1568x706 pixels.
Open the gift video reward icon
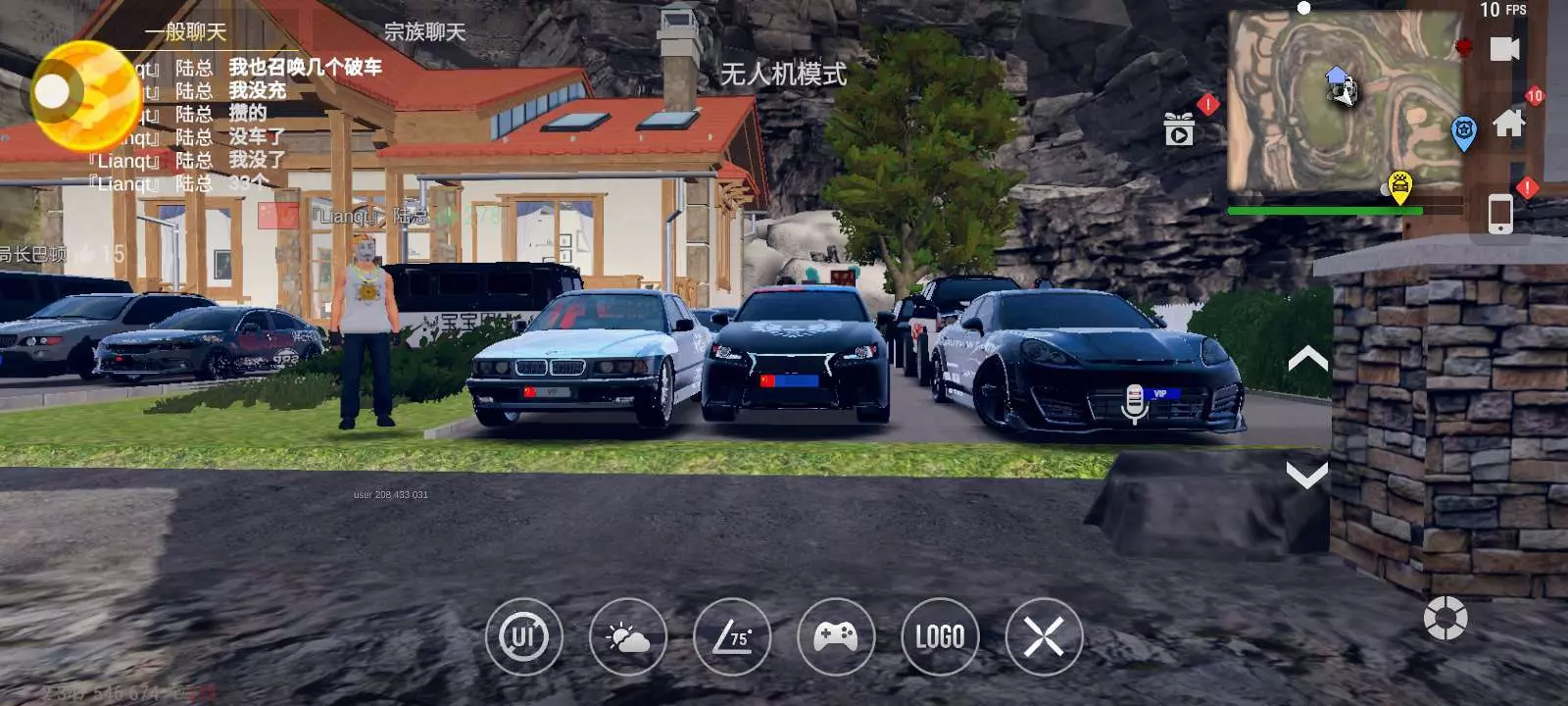coord(1179,128)
